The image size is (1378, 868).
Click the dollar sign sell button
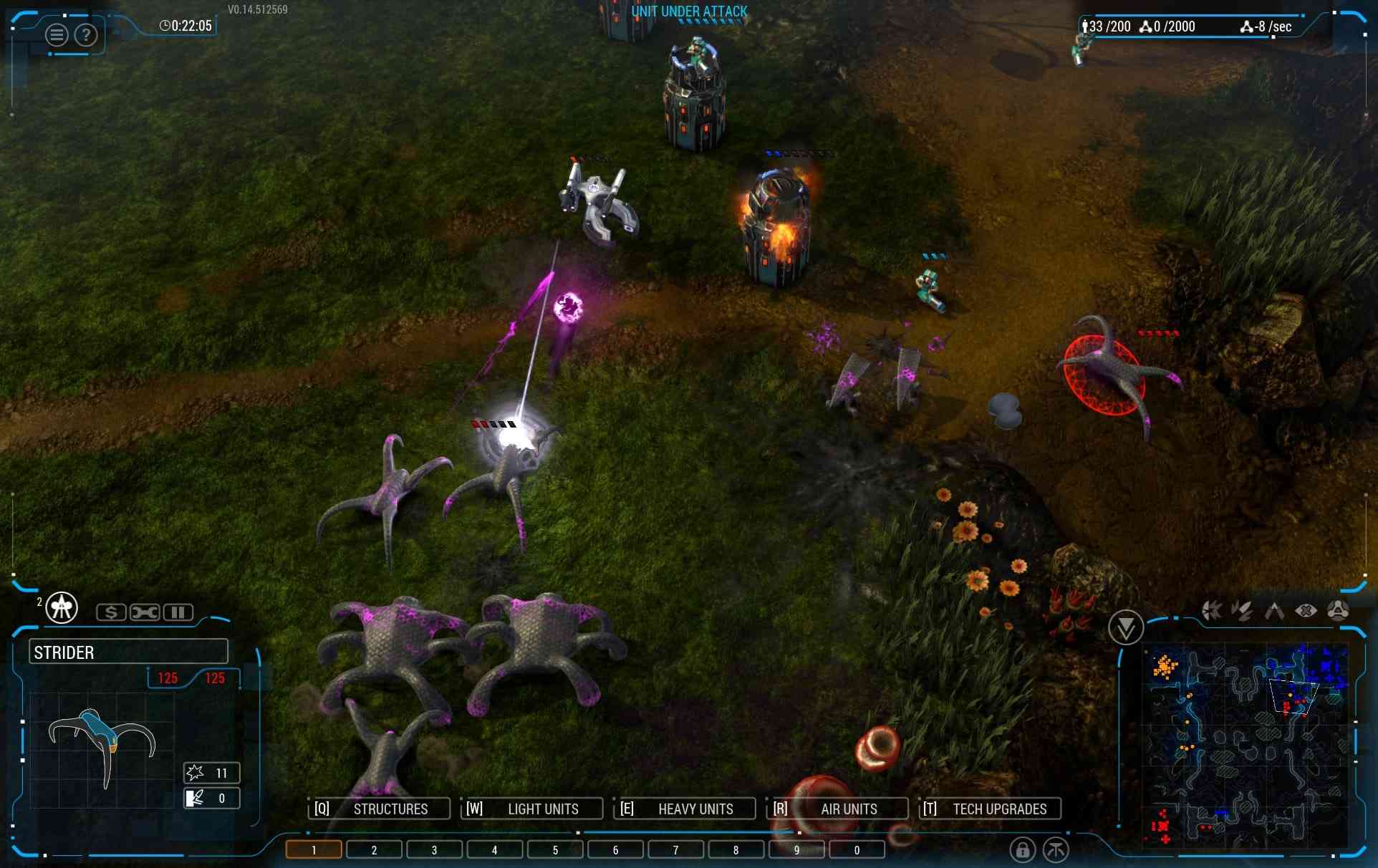click(111, 612)
